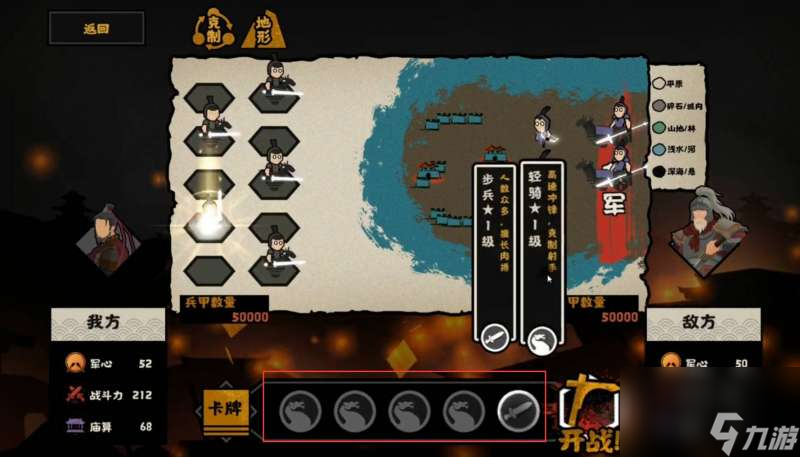Open the 卡牌 card panel
This screenshot has width=800, height=457.
(x=224, y=406)
